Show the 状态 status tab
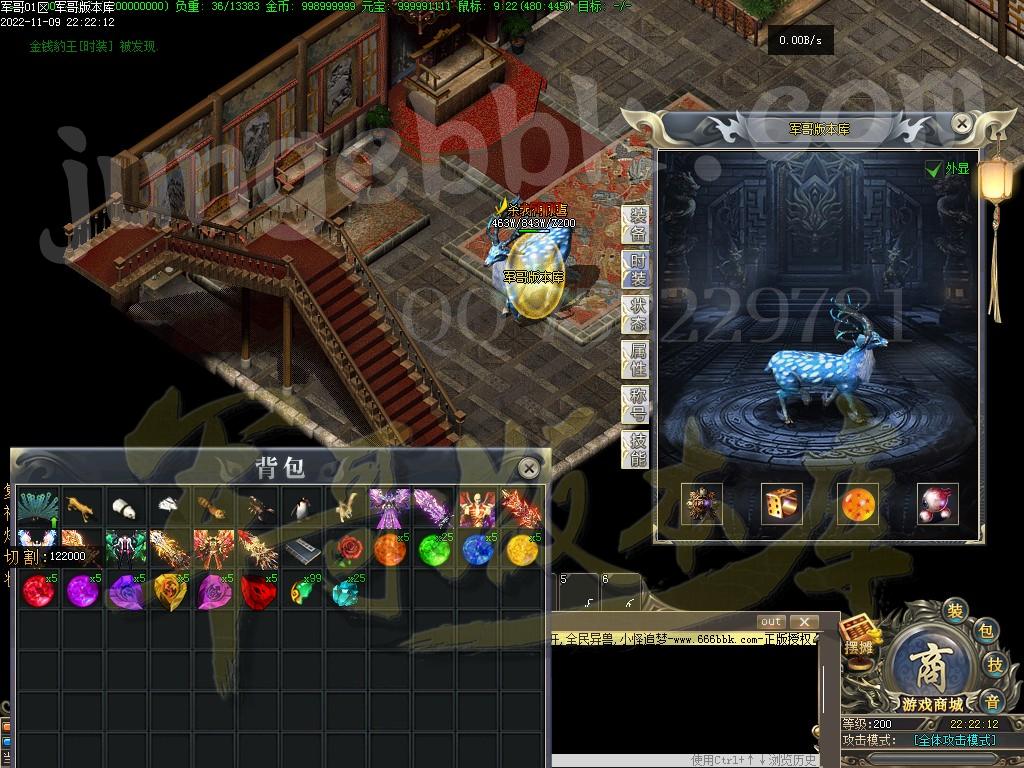Screen dimensions: 1024x768 coord(637,314)
